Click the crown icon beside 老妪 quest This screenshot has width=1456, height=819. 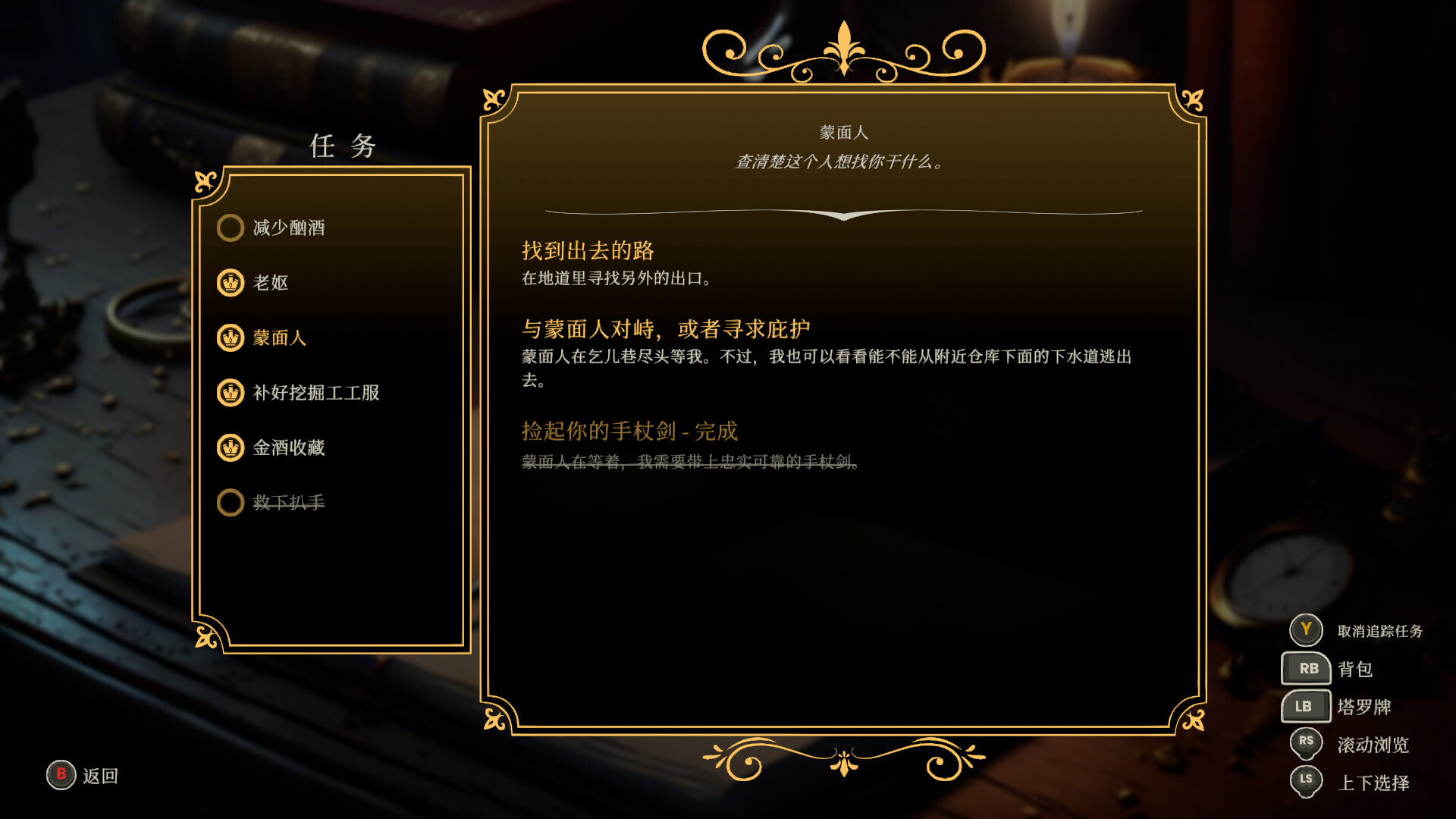tap(231, 283)
